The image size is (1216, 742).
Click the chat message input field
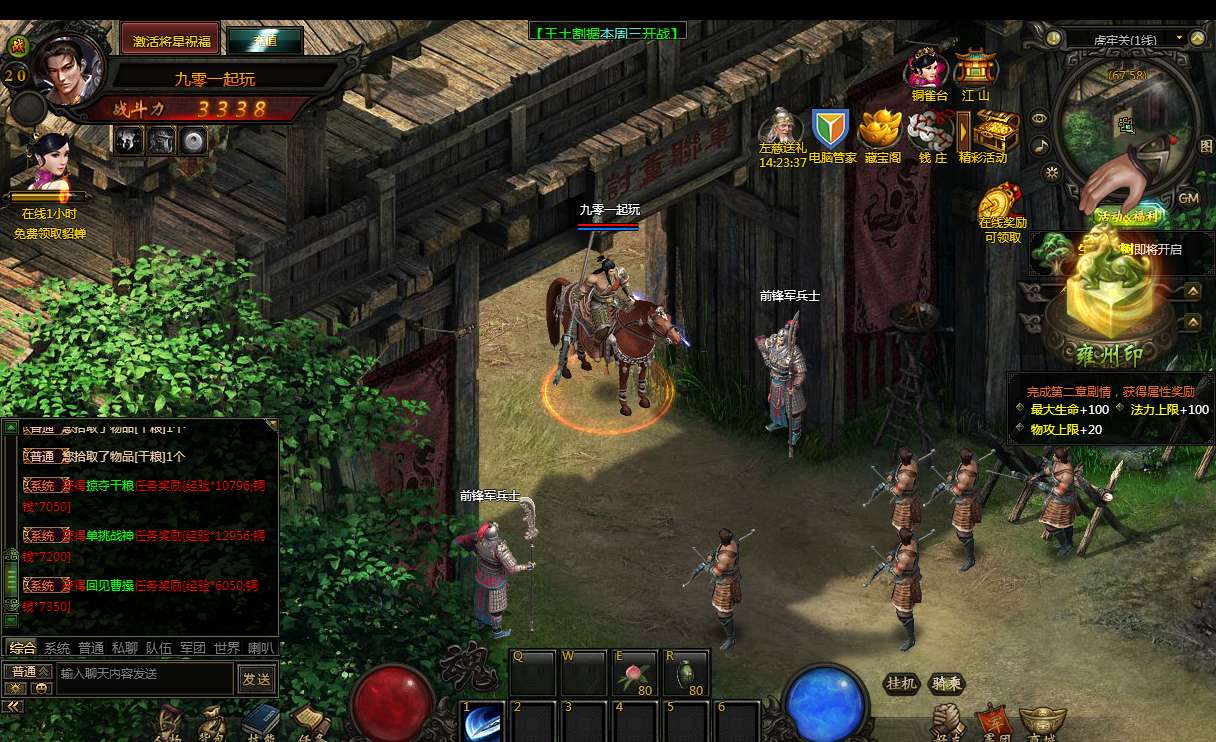click(x=145, y=674)
